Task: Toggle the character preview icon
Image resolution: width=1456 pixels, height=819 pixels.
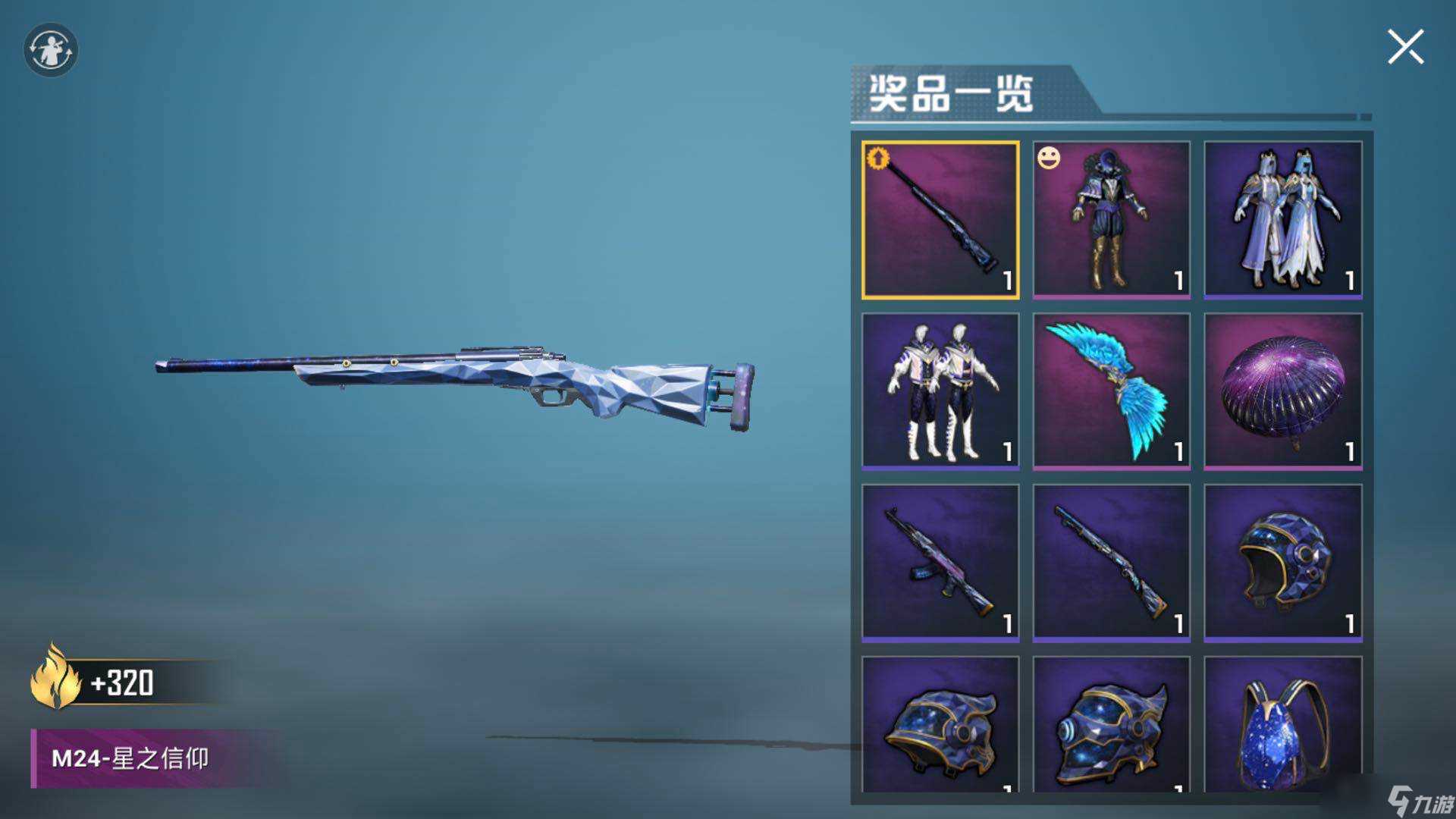Action: (x=51, y=50)
